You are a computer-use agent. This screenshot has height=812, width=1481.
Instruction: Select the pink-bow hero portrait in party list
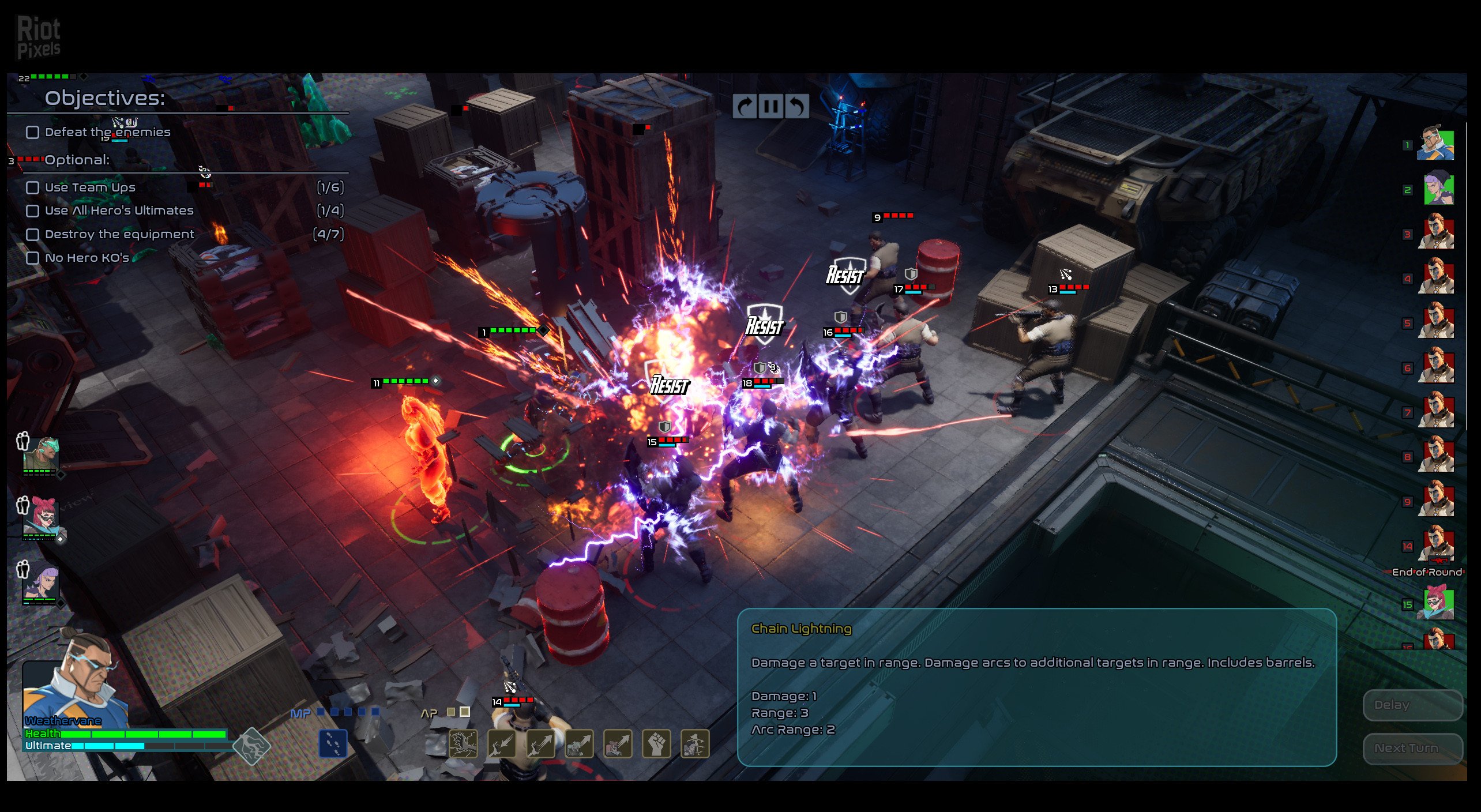point(40,517)
